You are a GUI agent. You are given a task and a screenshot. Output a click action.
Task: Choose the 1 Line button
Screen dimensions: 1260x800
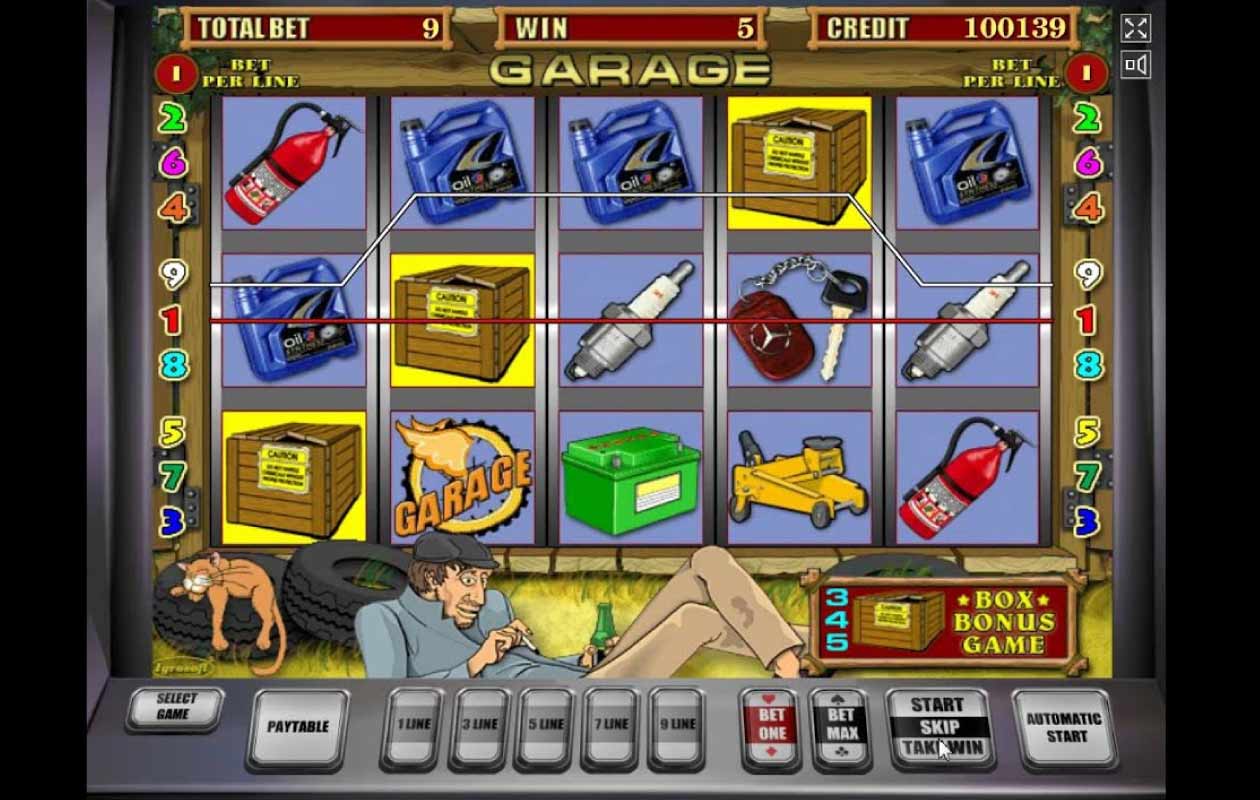pos(412,726)
